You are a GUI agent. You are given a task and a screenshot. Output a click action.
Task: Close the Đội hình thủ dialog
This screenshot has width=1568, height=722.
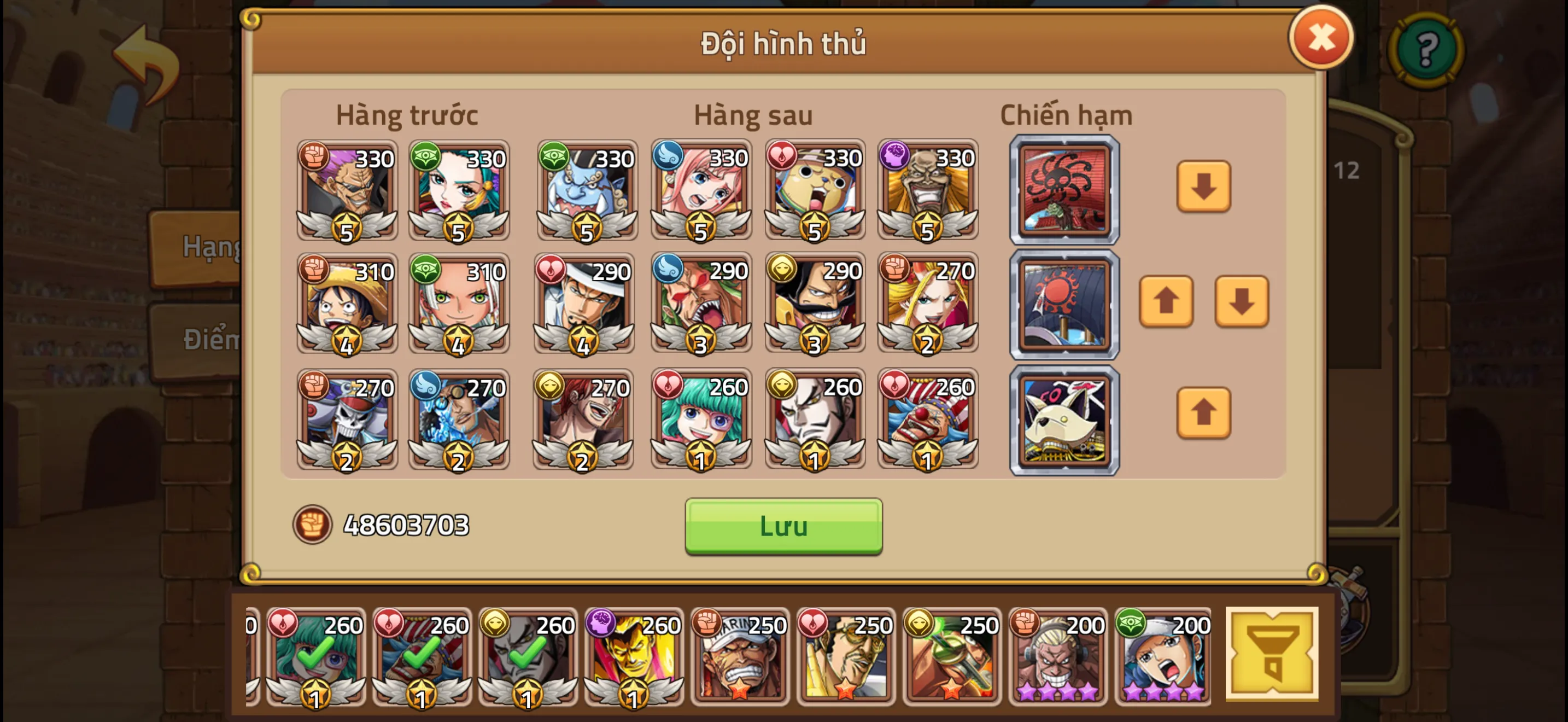[1321, 38]
